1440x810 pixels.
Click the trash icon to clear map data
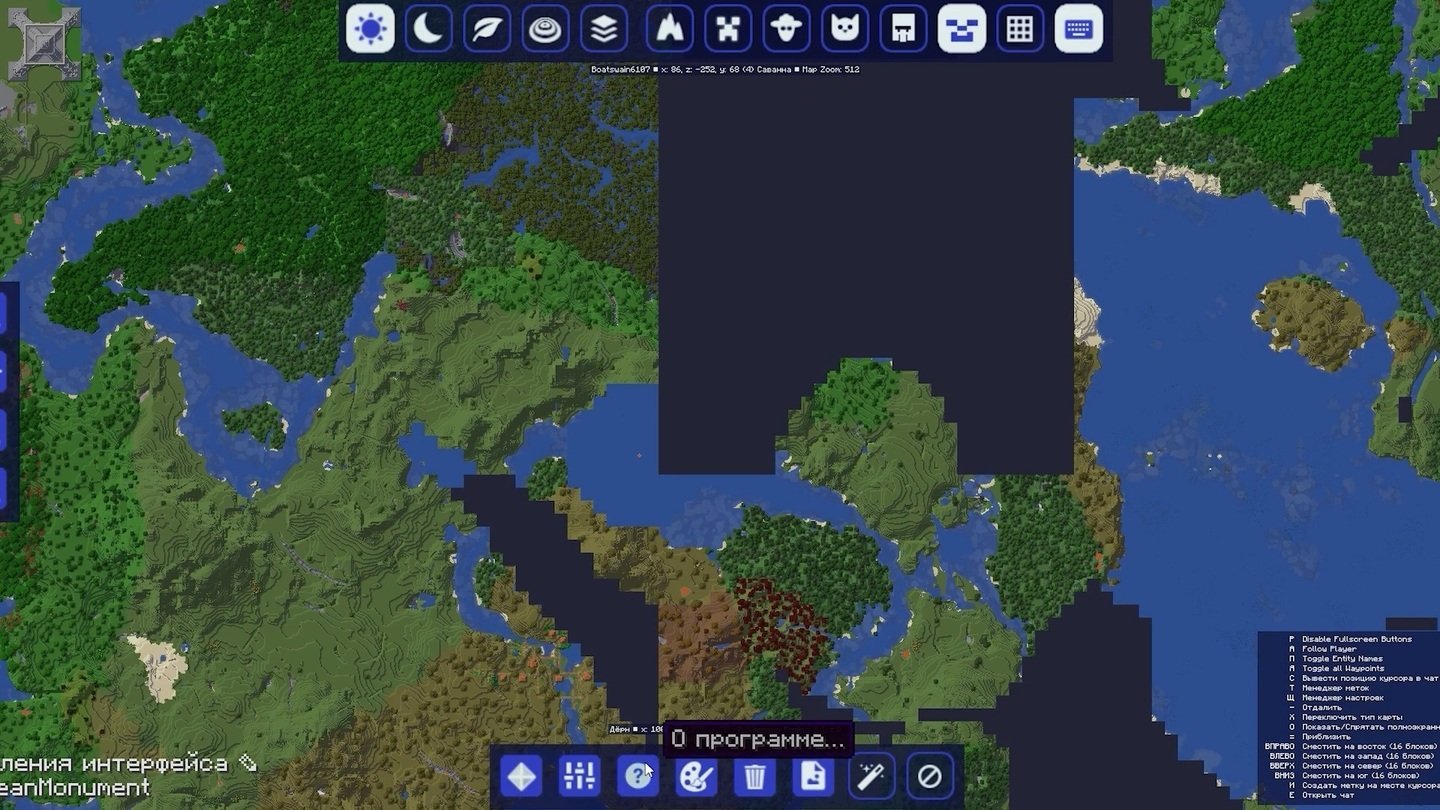(x=753, y=775)
